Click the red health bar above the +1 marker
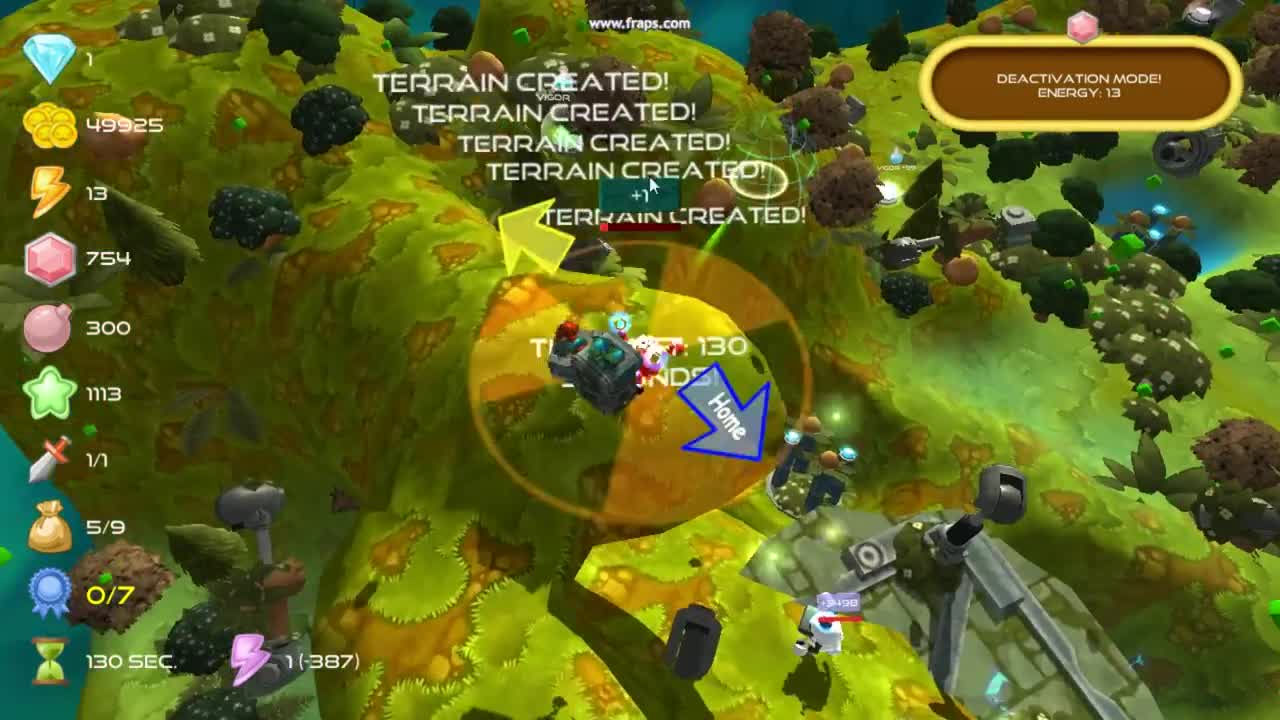The height and width of the screenshot is (720, 1280). click(x=638, y=226)
